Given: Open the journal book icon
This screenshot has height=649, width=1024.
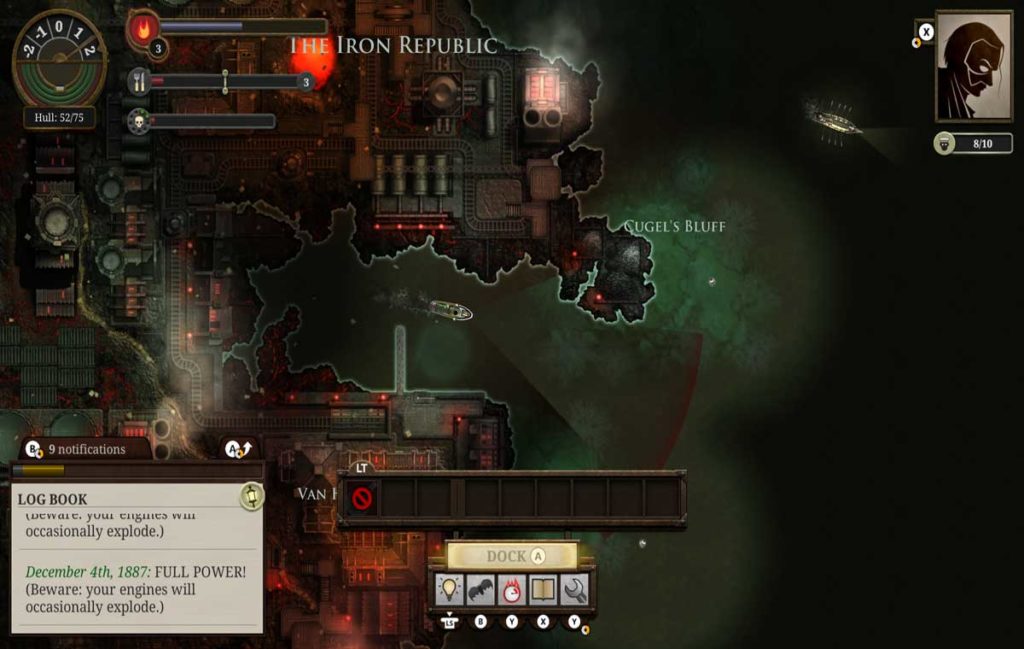Looking at the screenshot, I should click(x=543, y=590).
